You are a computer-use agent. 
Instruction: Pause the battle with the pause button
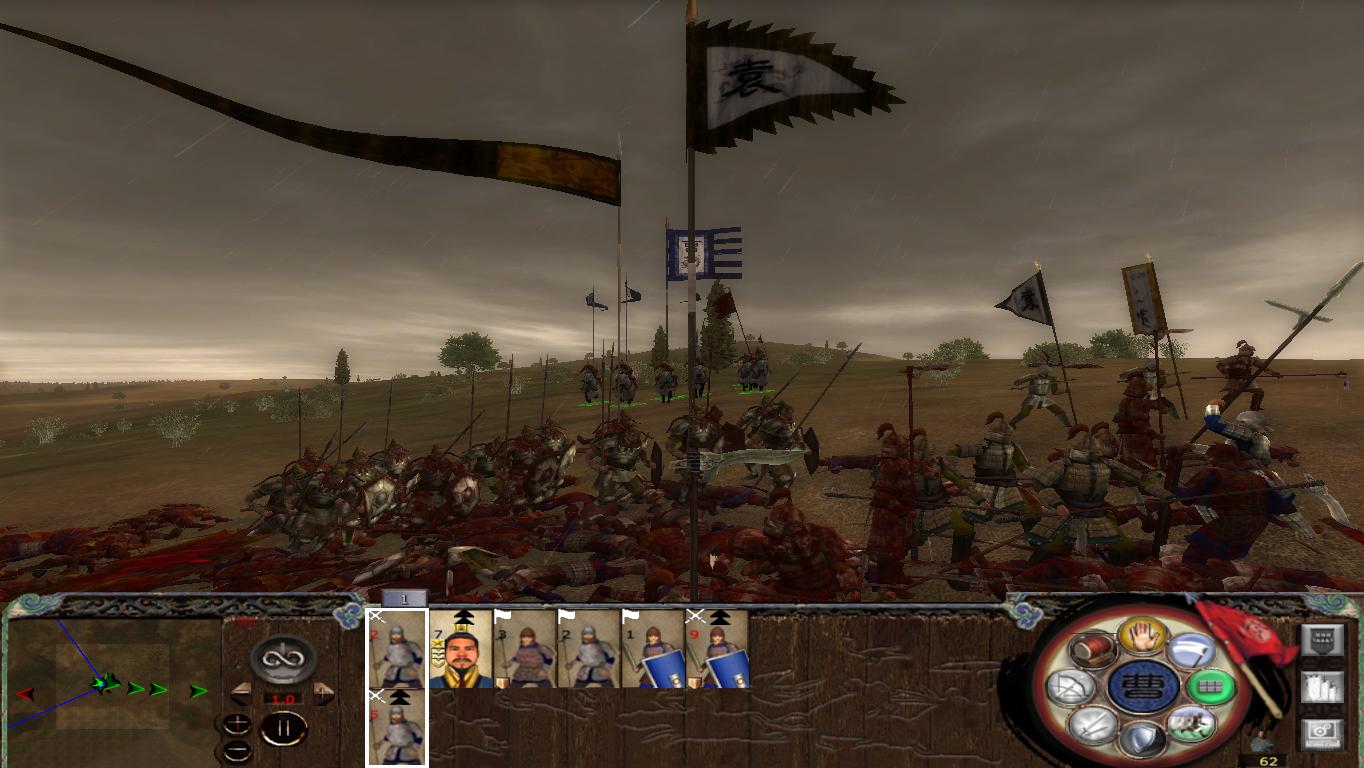284,728
